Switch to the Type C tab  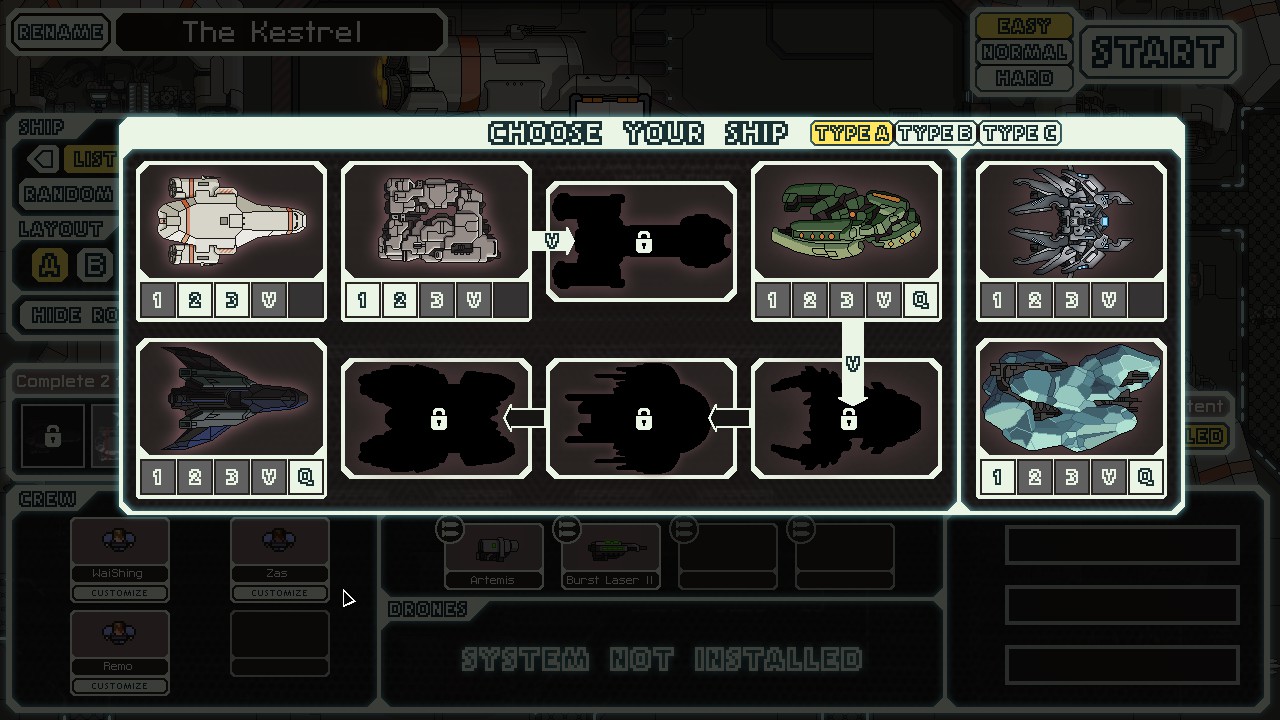[1019, 133]
